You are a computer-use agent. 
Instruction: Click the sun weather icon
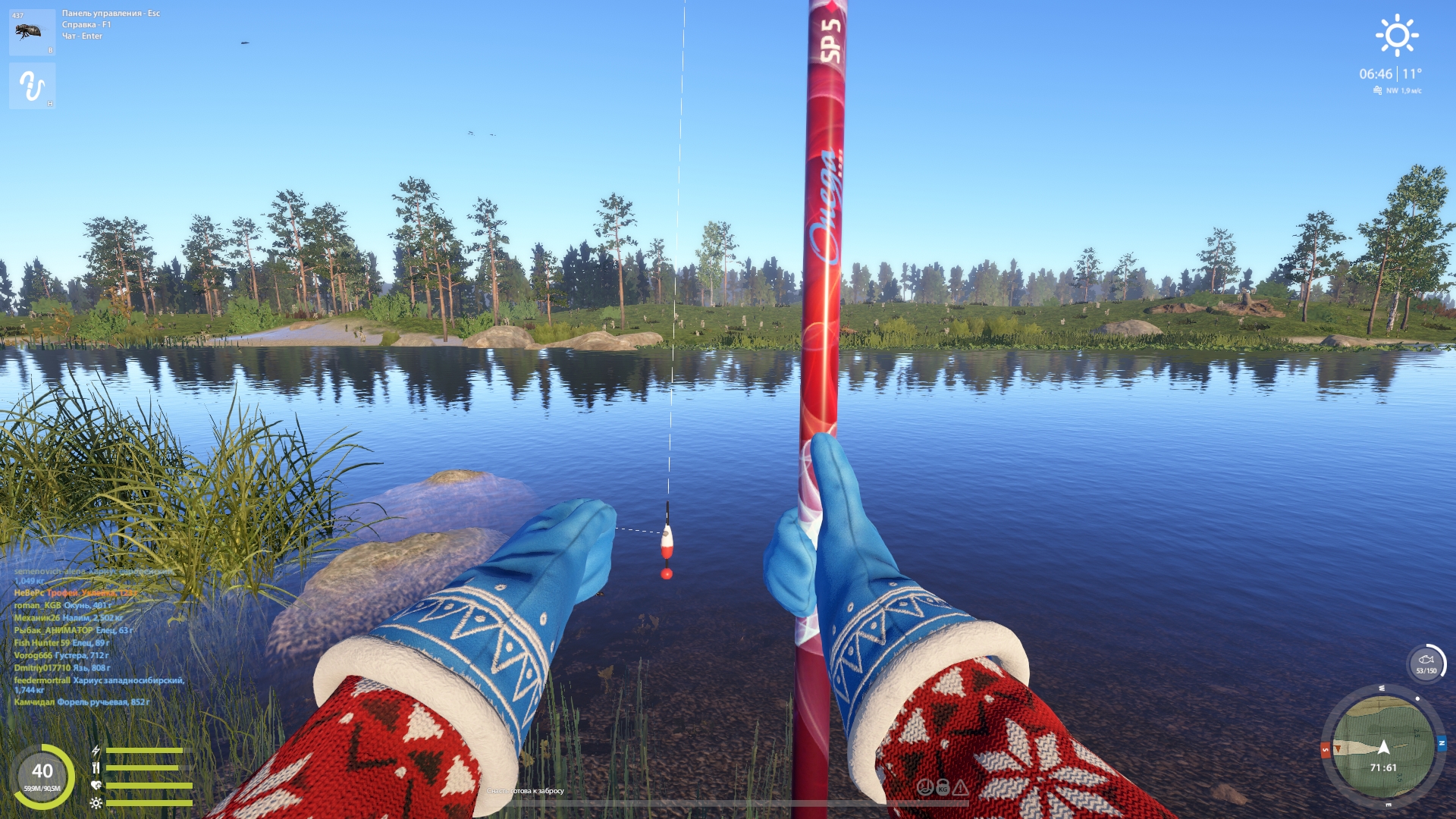click(1397, 35)
